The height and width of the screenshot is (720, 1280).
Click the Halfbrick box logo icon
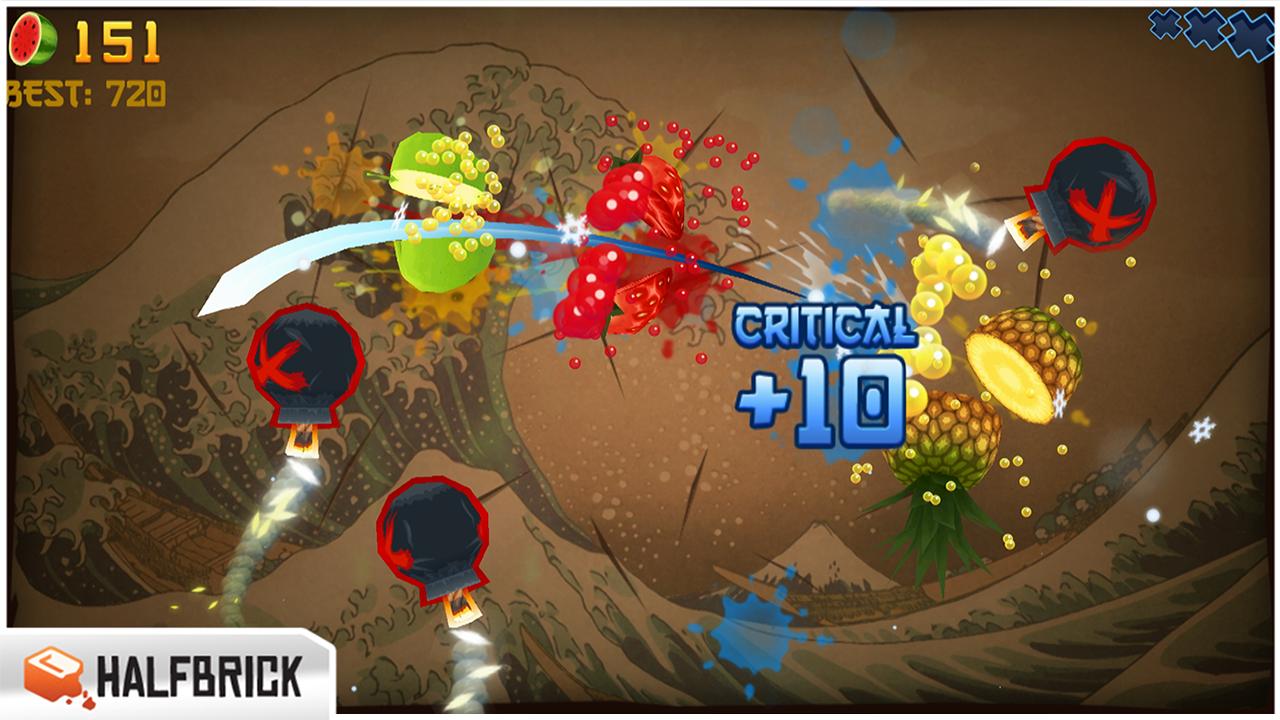(52, 673)
